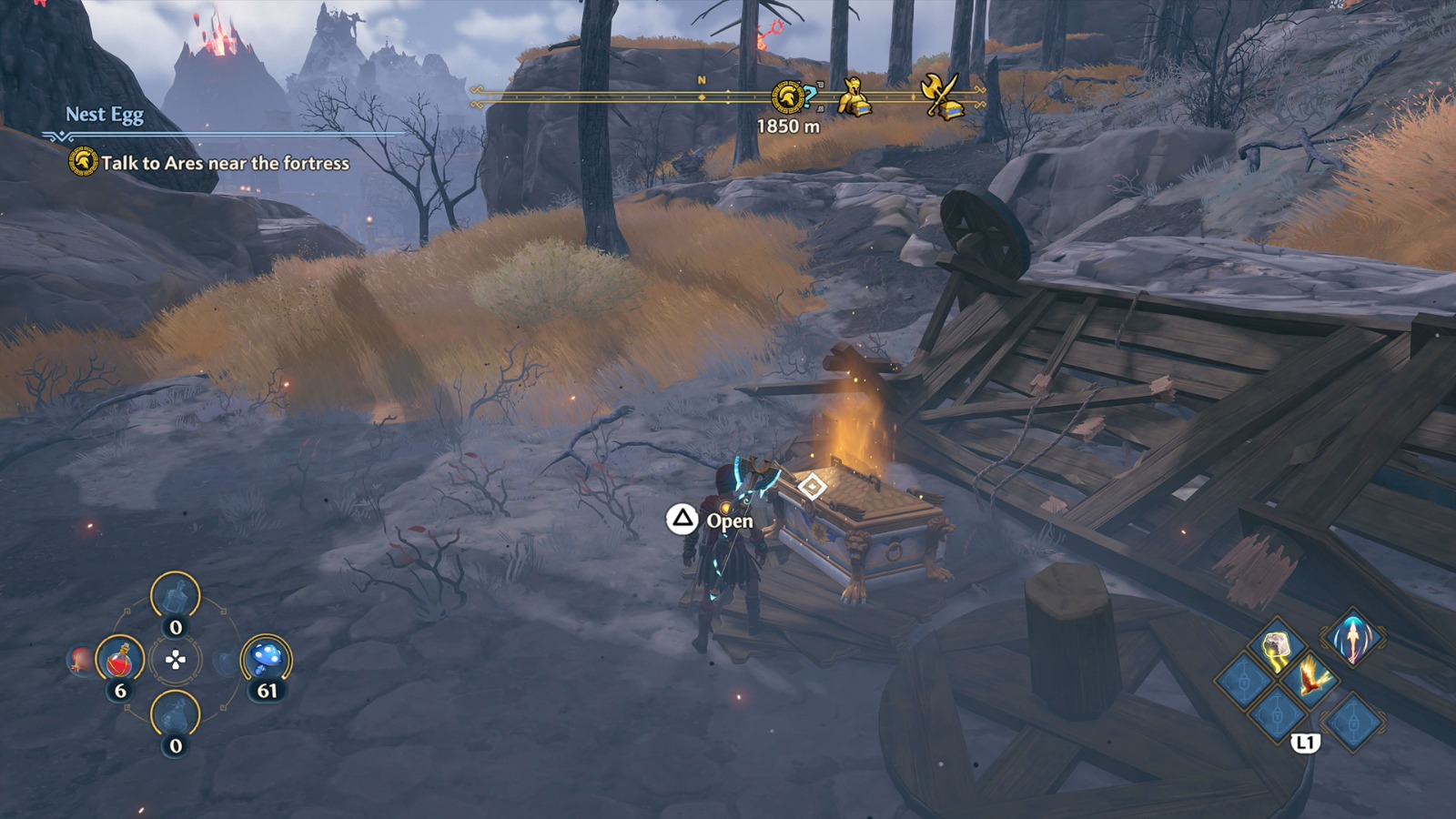This screenshot has width=1456, height=819.
Task: Activate the glowing arrow godly power diamond
Action: pyautogui.click(x=1354, y=639)
